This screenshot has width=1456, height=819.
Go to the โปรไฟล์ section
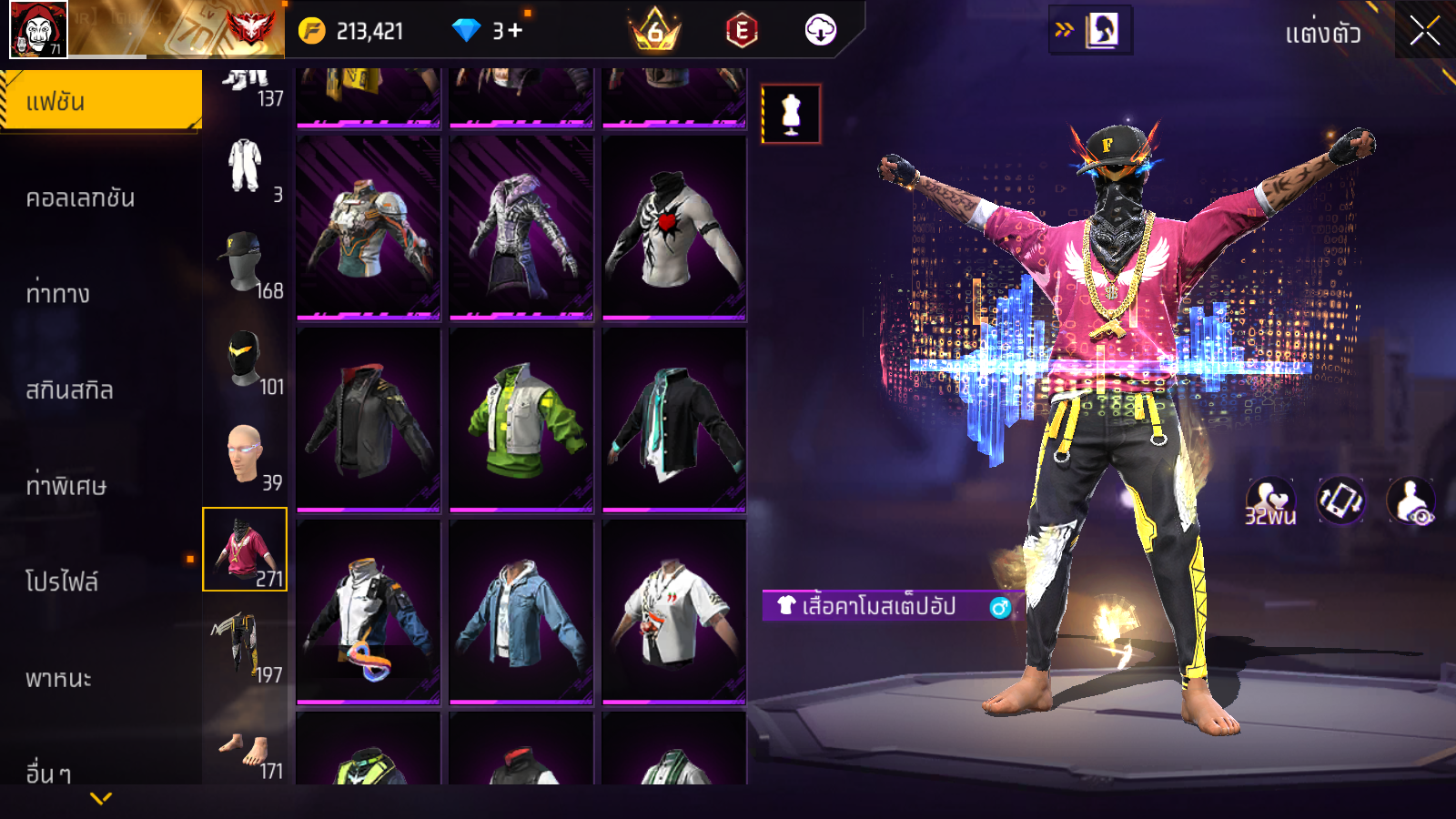pyautogui.click(x=62, y=581)
